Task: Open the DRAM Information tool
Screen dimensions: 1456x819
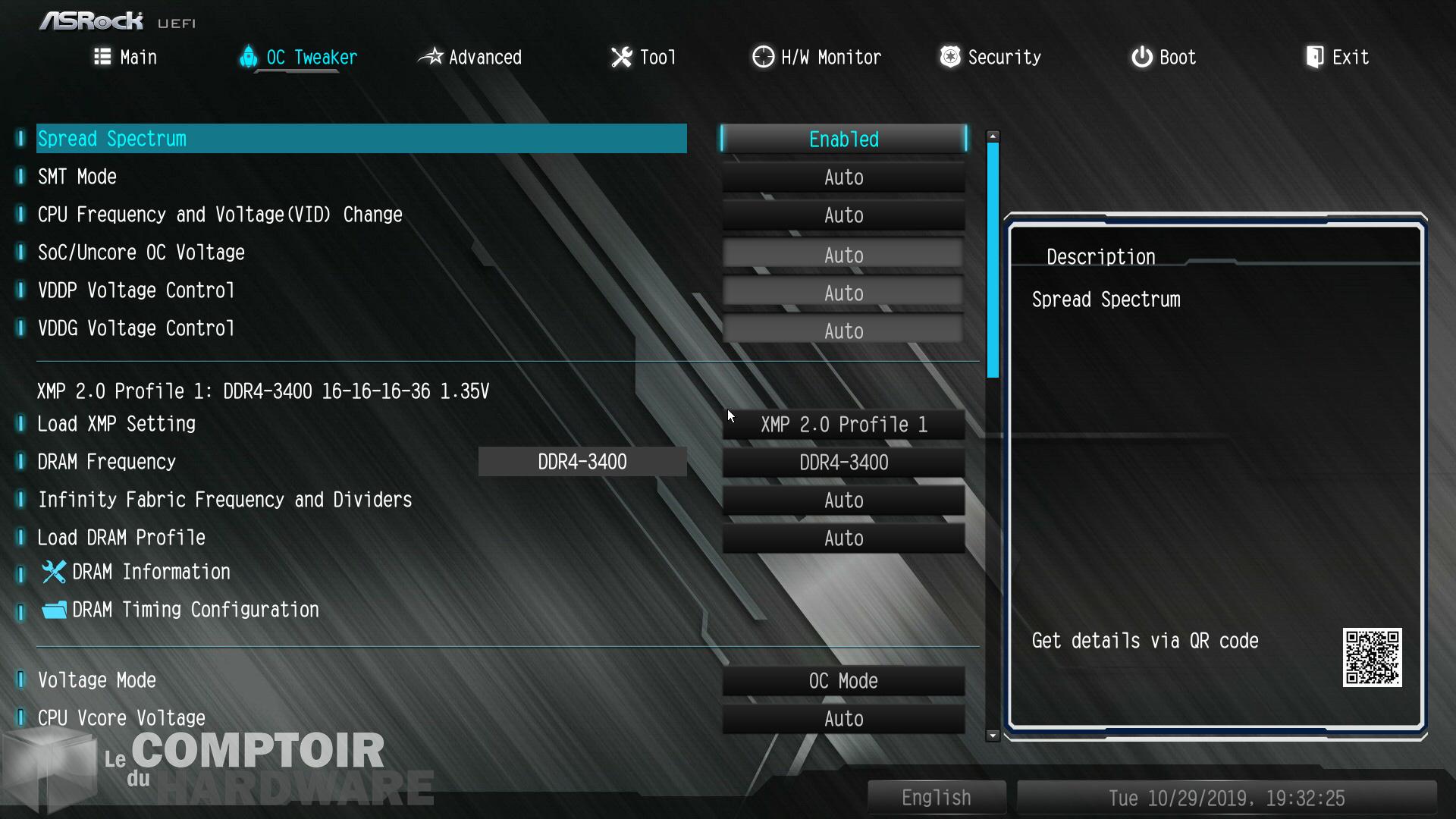Action: point(150,573)
